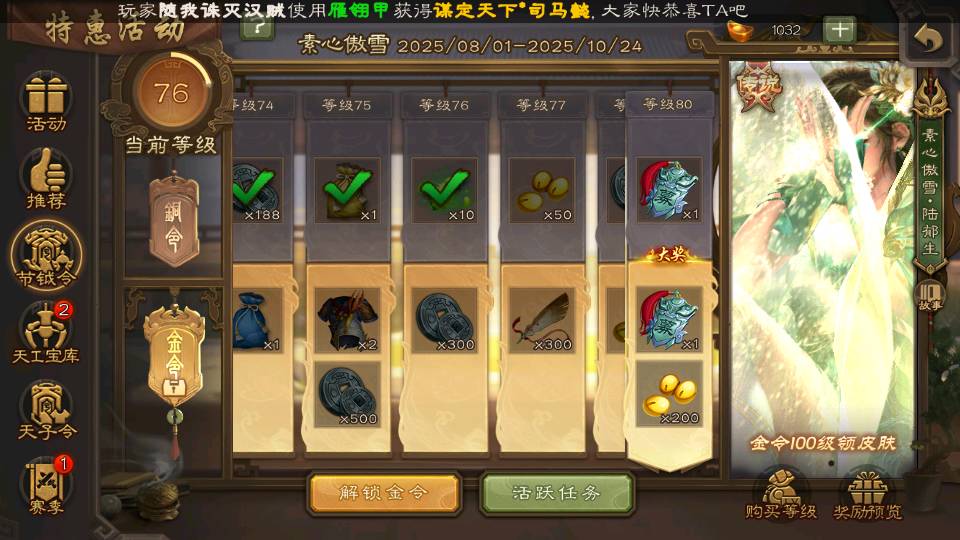Select the armor x2 reward slot

point(347,320)
